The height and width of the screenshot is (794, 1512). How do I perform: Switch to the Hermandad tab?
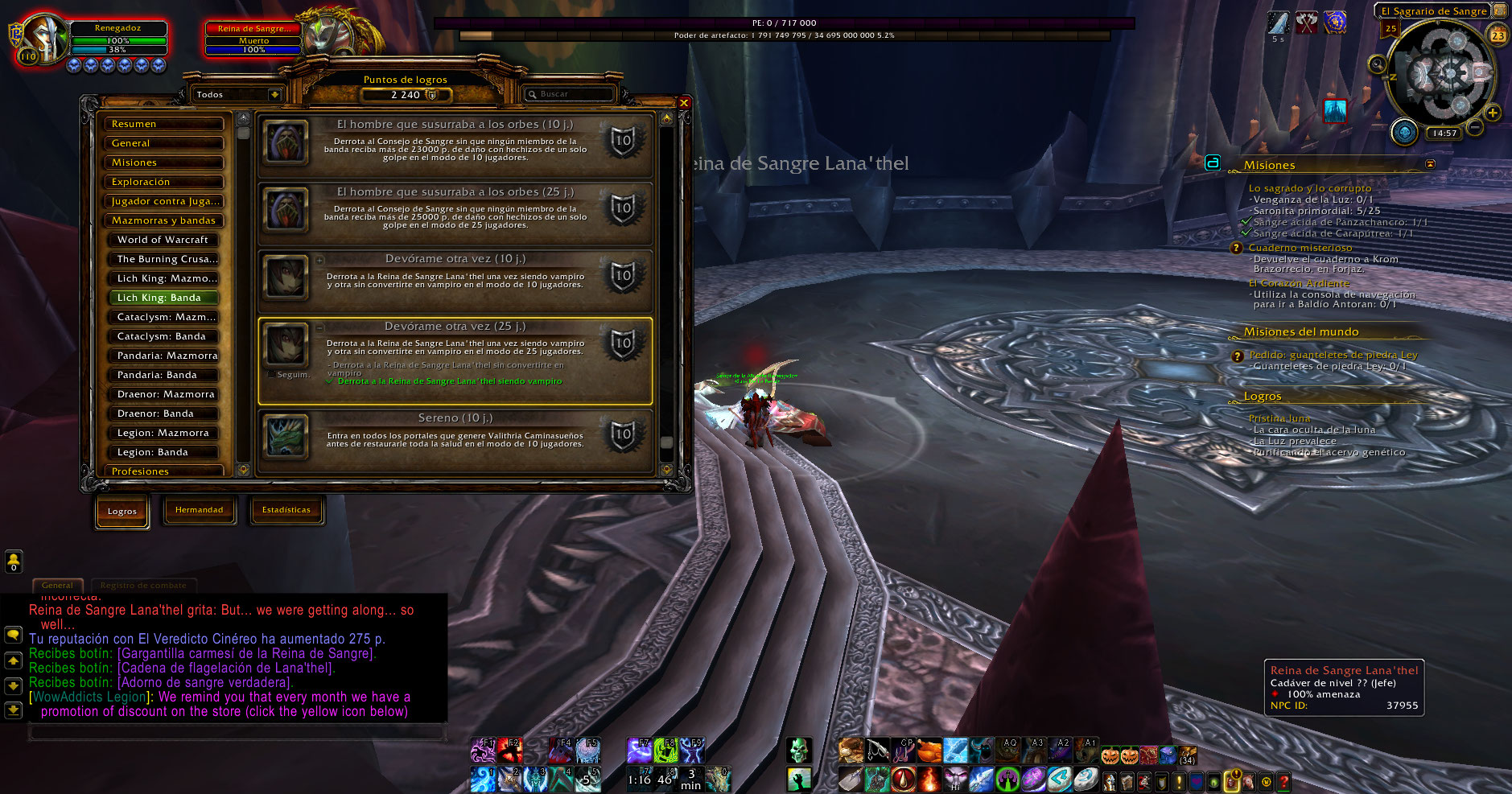pyautogui.click(x=200, y=510)
